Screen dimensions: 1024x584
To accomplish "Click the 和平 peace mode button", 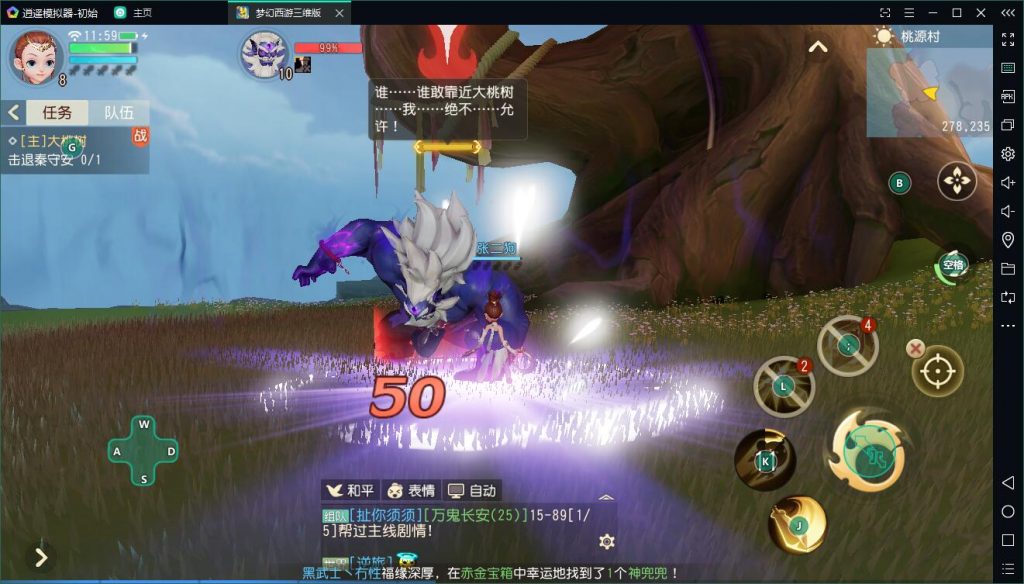I will tap(350, 491).
